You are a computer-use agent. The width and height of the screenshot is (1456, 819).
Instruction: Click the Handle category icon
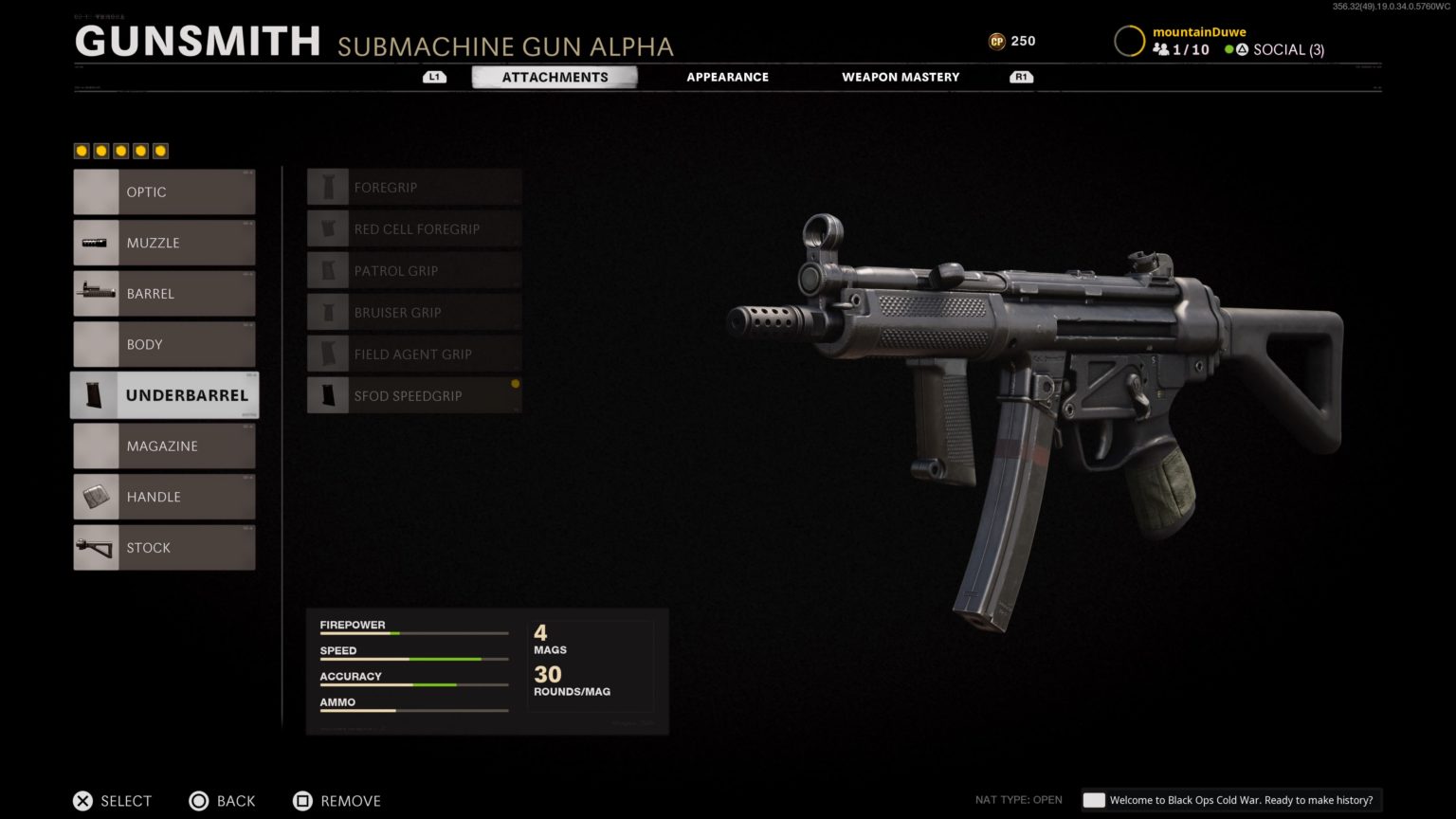[95, 496]
